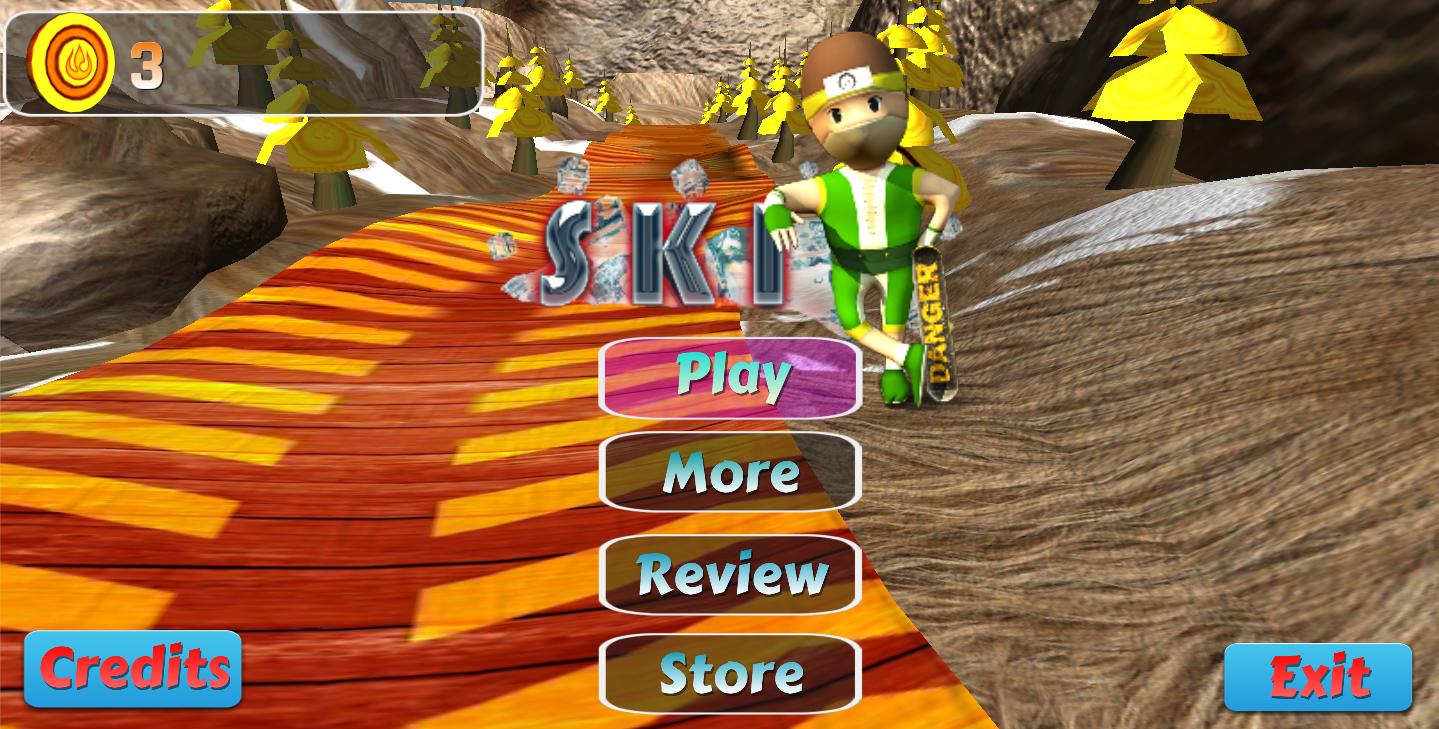The image size is (1439, 729).
Task: Open the More options menu
Action: pos(728,474)
